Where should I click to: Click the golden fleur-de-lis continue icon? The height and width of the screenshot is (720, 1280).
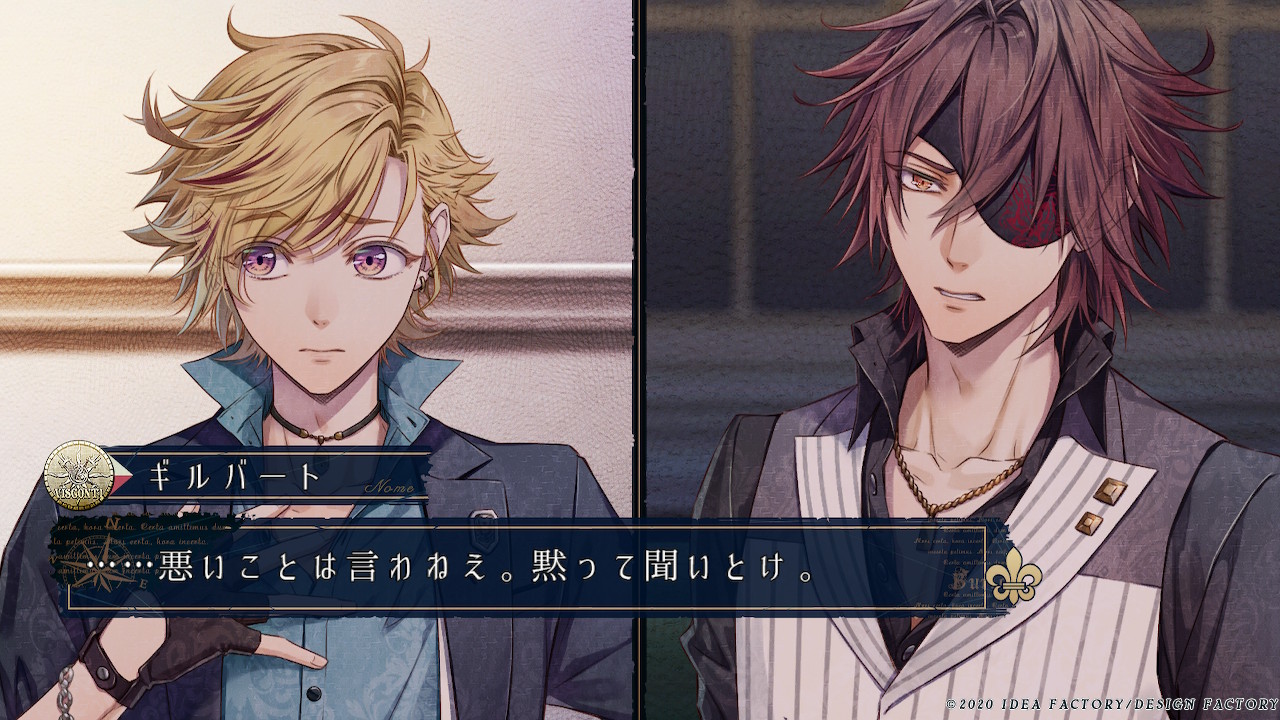tap(1012, 575)
